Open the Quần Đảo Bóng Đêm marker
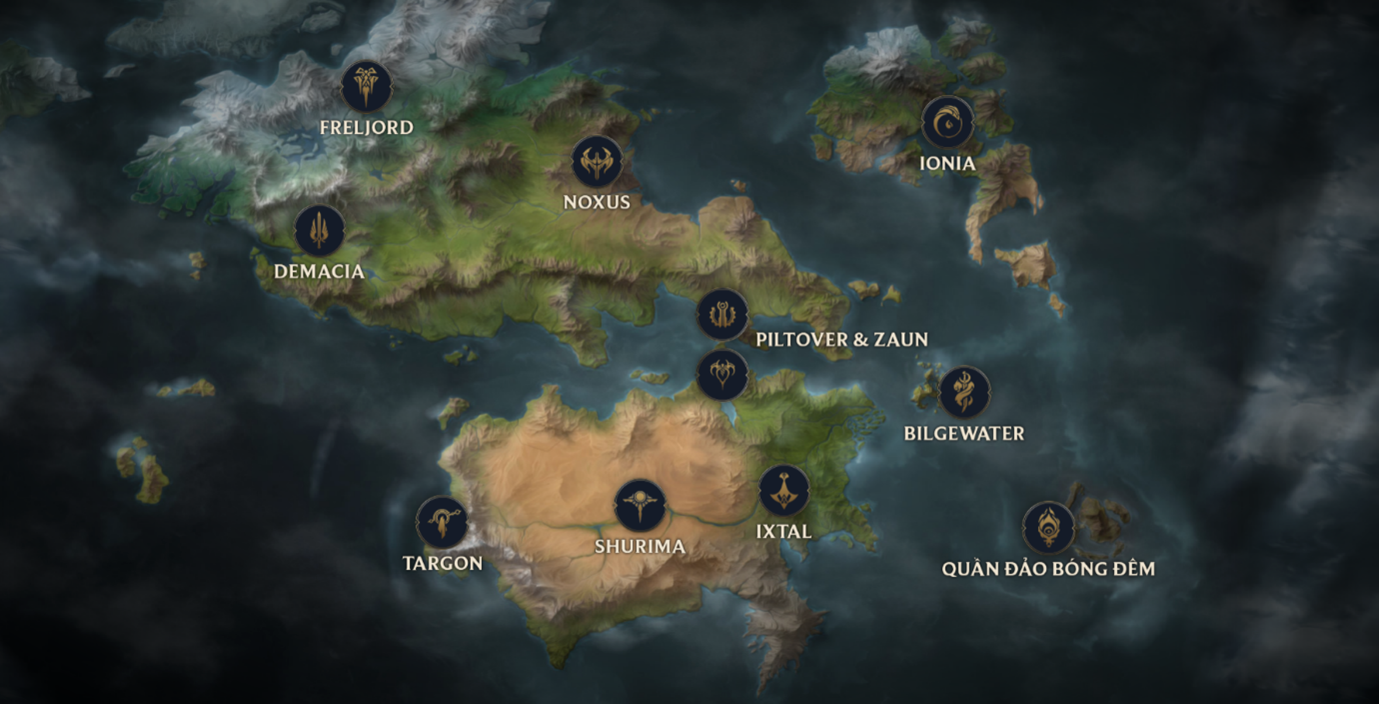This screenshot has width=1379, height=704. click(1048, 527)
